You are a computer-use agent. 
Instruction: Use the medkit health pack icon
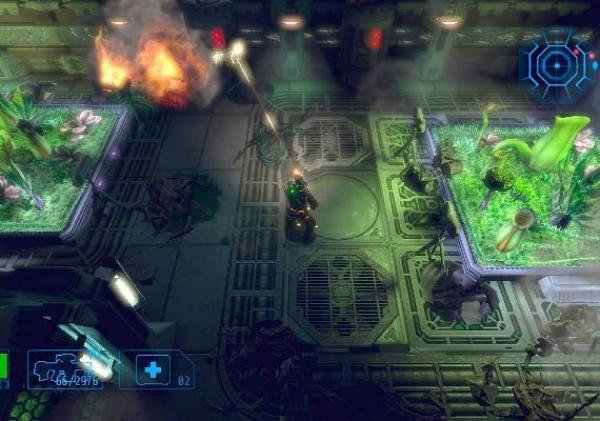coord(152,370)
